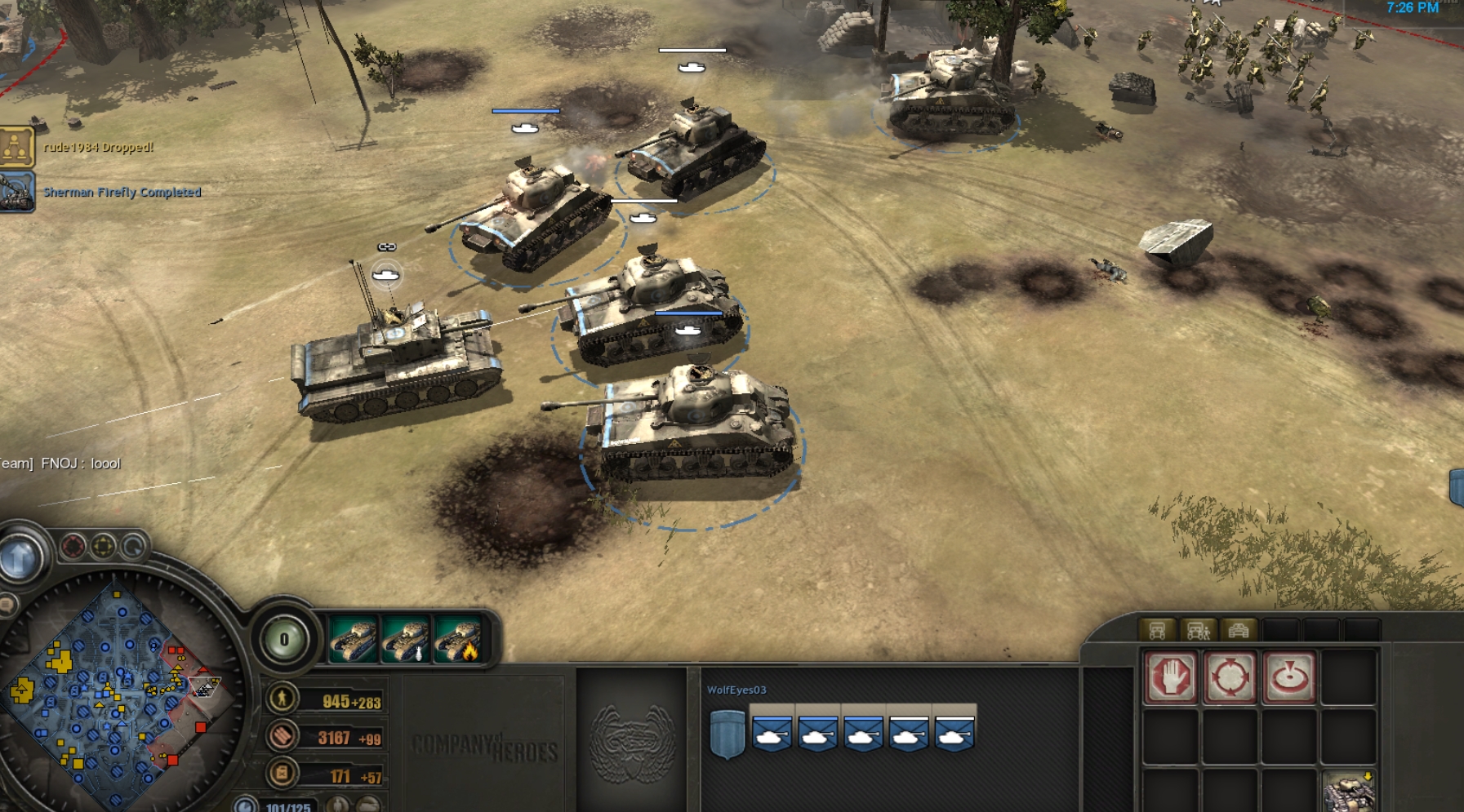
Task: Click the 101/125 population counter
Action: pyautogui.click(x=287, y=807)
